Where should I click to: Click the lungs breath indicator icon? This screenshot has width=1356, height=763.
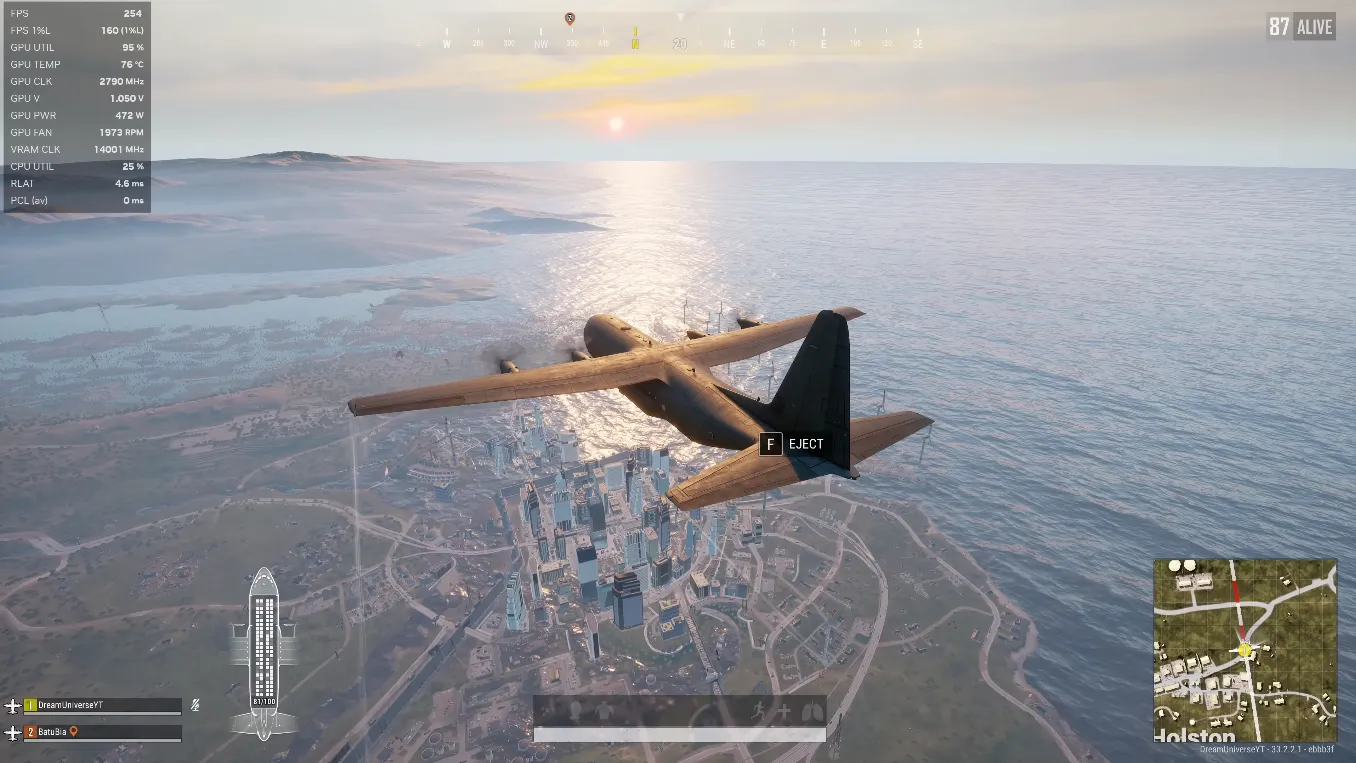click(812, 710)
